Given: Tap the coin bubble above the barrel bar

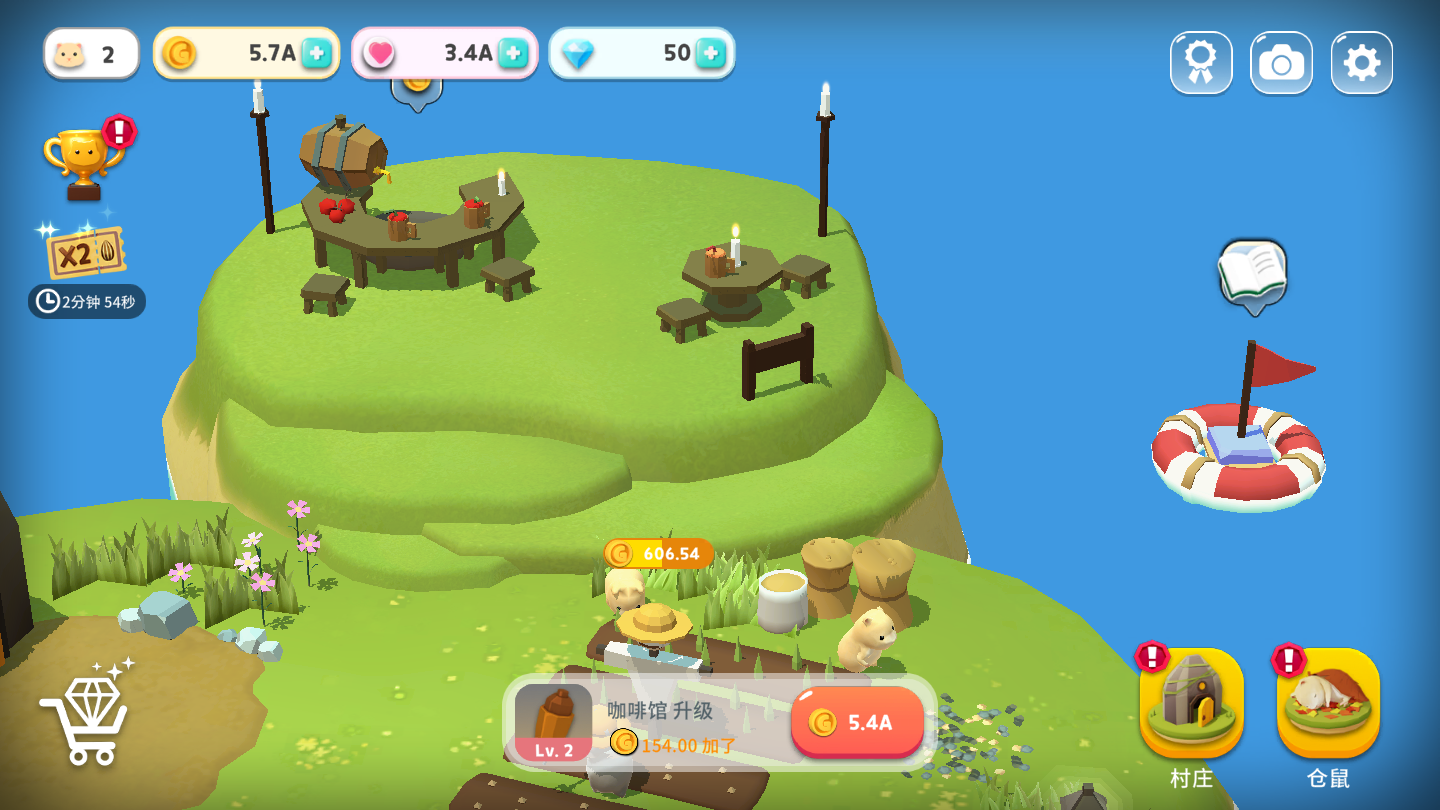Looking at the screenshot, I should 416,86.
